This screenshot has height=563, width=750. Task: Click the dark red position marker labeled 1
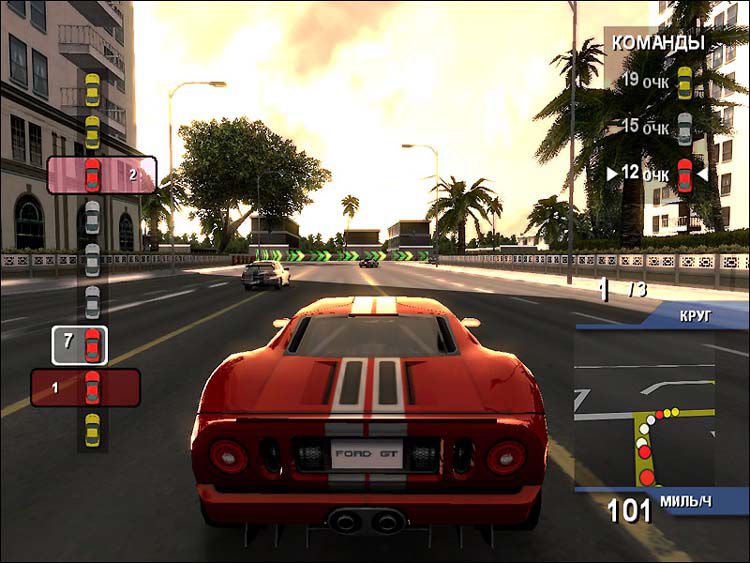[x=85, y=387]
